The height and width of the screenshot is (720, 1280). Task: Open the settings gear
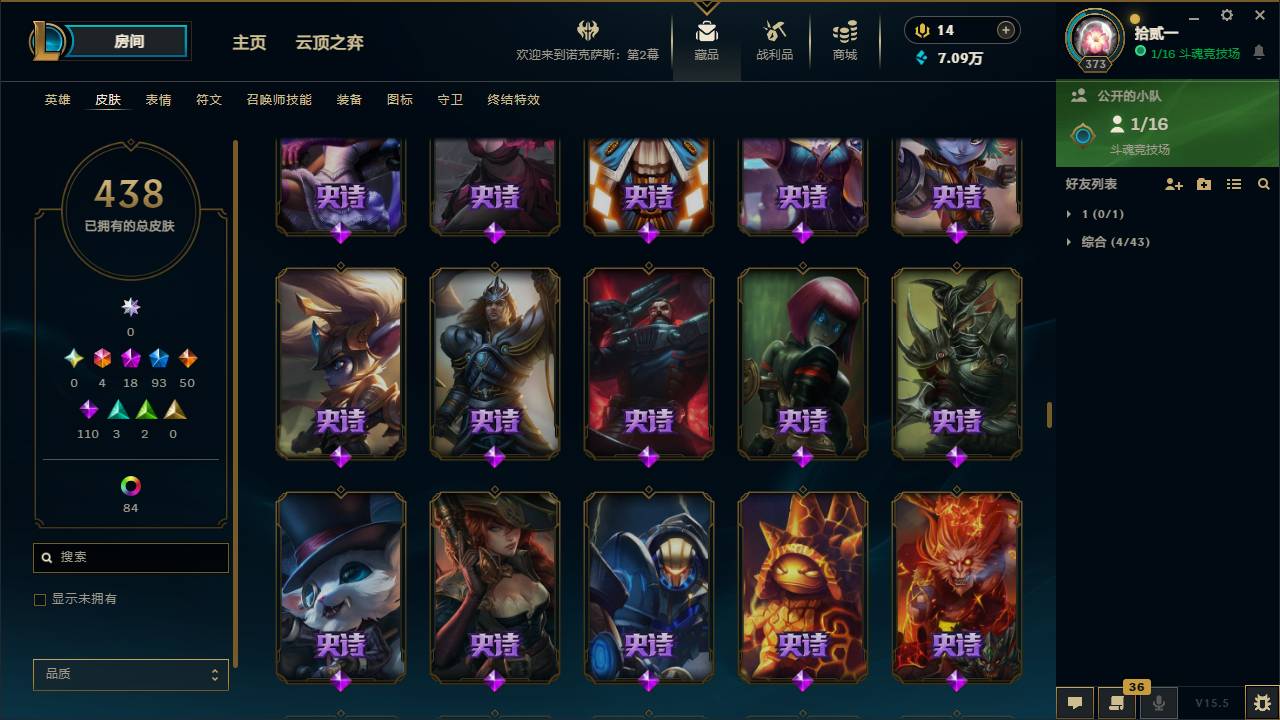pos(1226,15)
